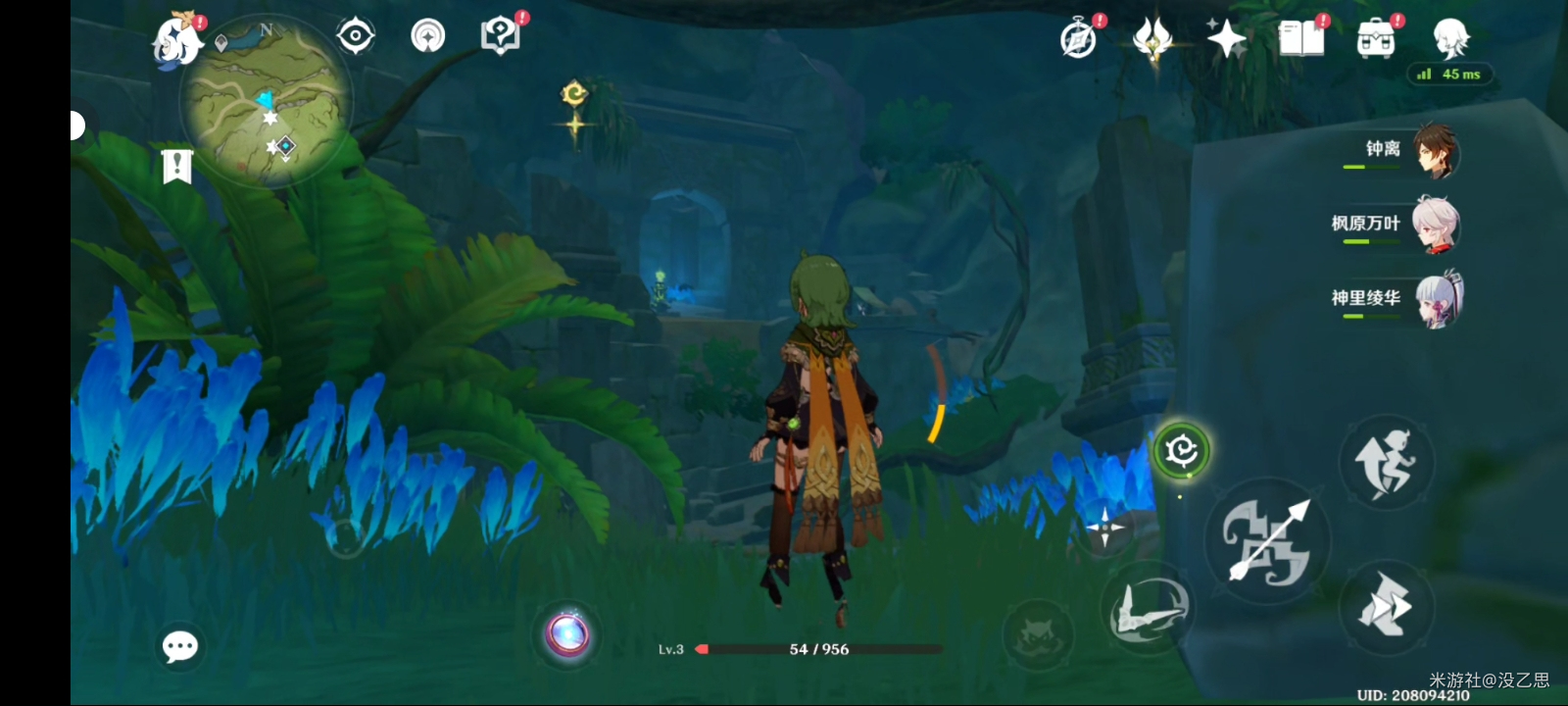Viewport: 1568px width, 706px height.
Task: Open the Adventurer Handbook book icon
Action: (x=1301, y=39)
